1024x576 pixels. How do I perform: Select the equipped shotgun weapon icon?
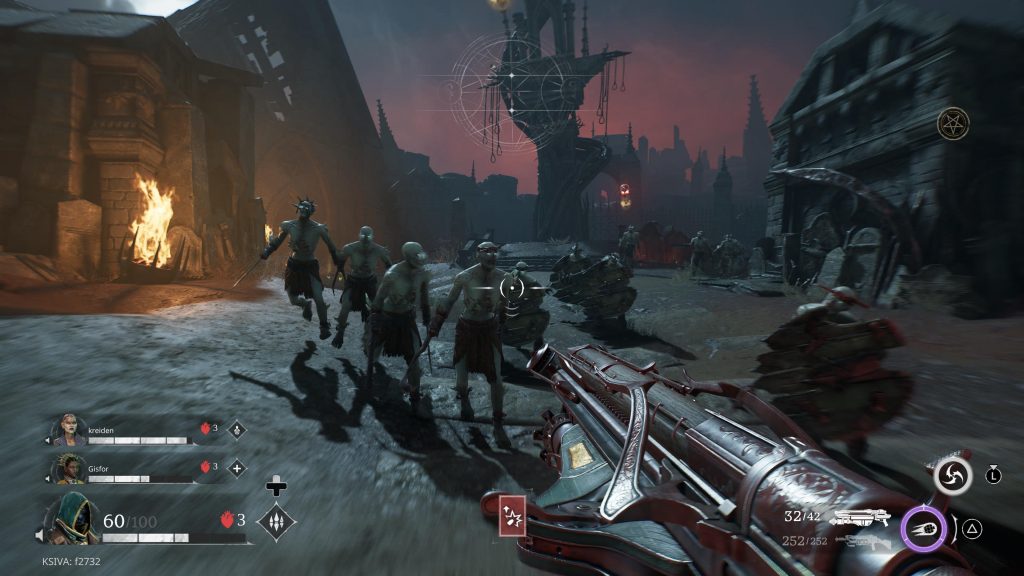pyautogui.click(x=861, y=517)
